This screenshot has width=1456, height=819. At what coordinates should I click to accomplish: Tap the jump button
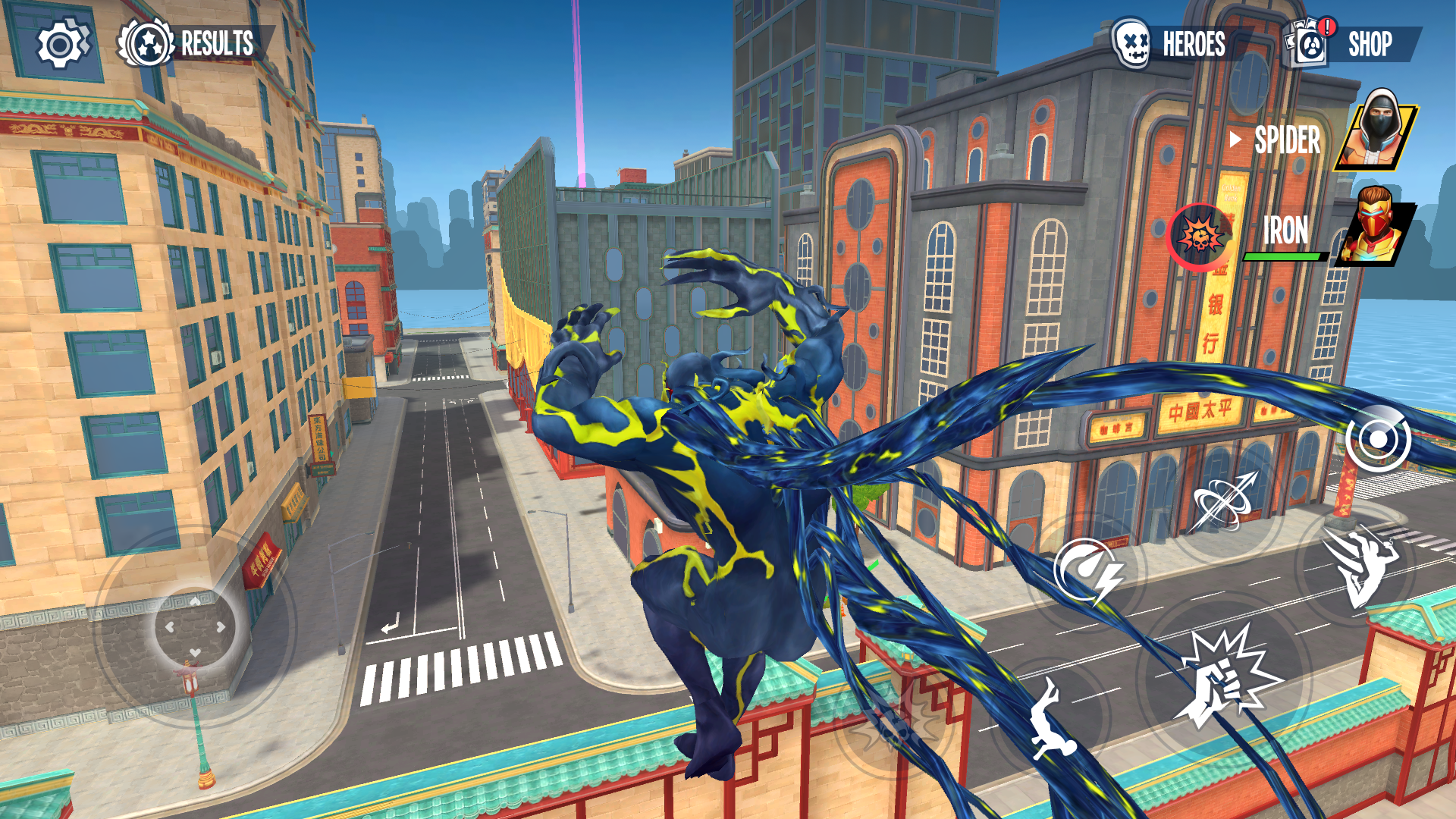coord(1053,717)
